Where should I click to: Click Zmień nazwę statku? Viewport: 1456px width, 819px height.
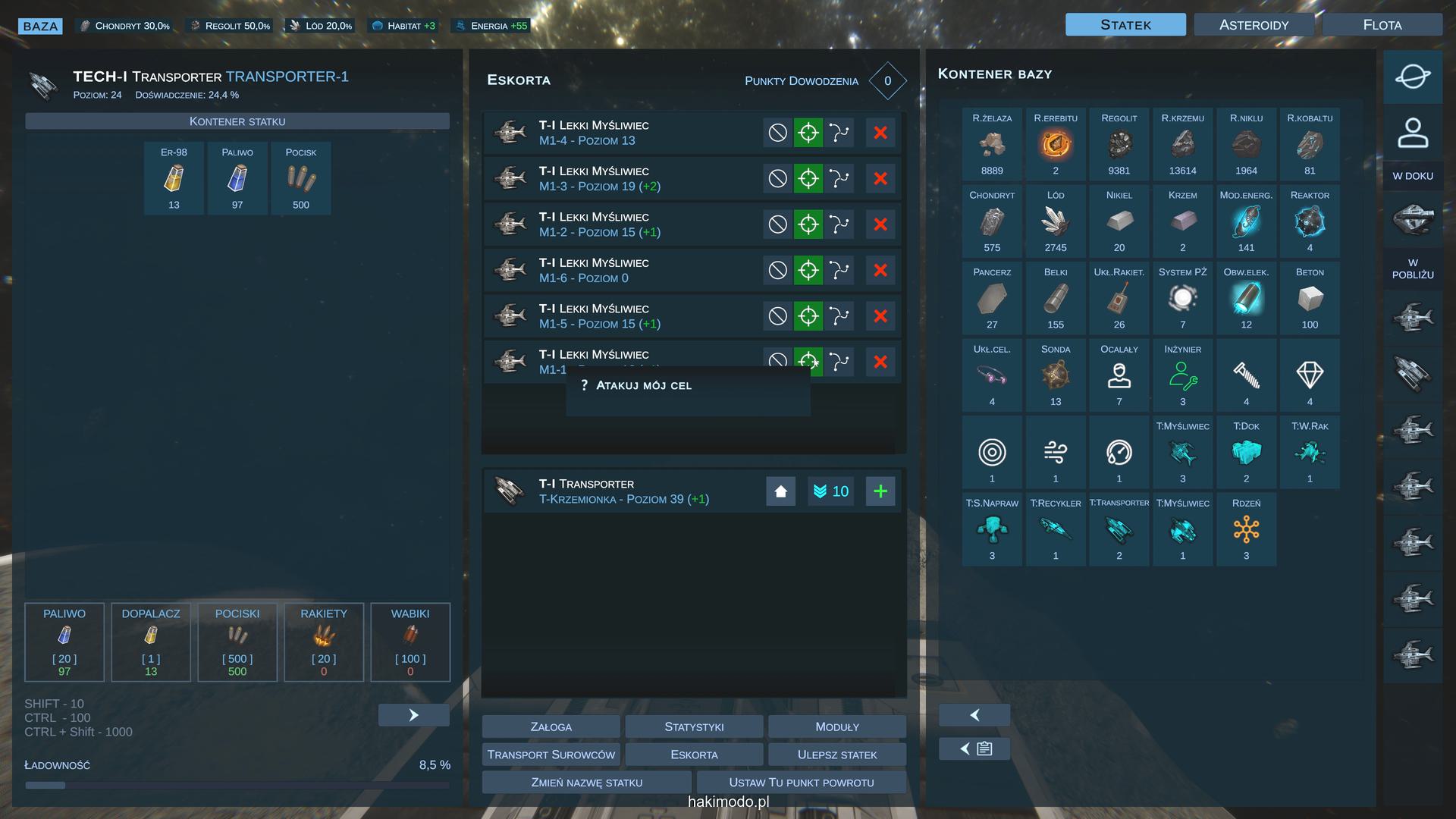[x=586, y=782]
